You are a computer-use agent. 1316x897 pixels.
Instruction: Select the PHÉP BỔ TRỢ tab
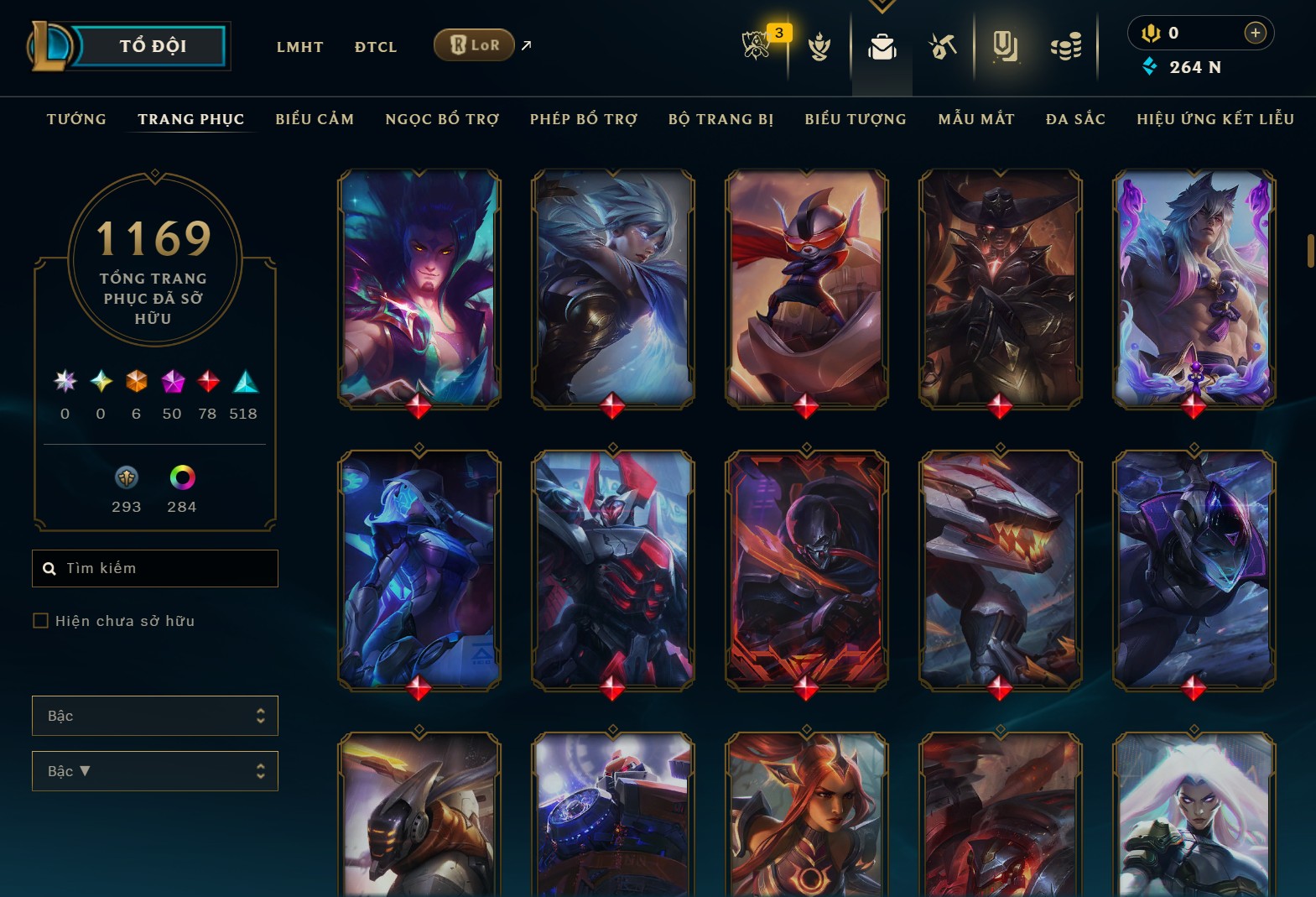click(584, 119)
